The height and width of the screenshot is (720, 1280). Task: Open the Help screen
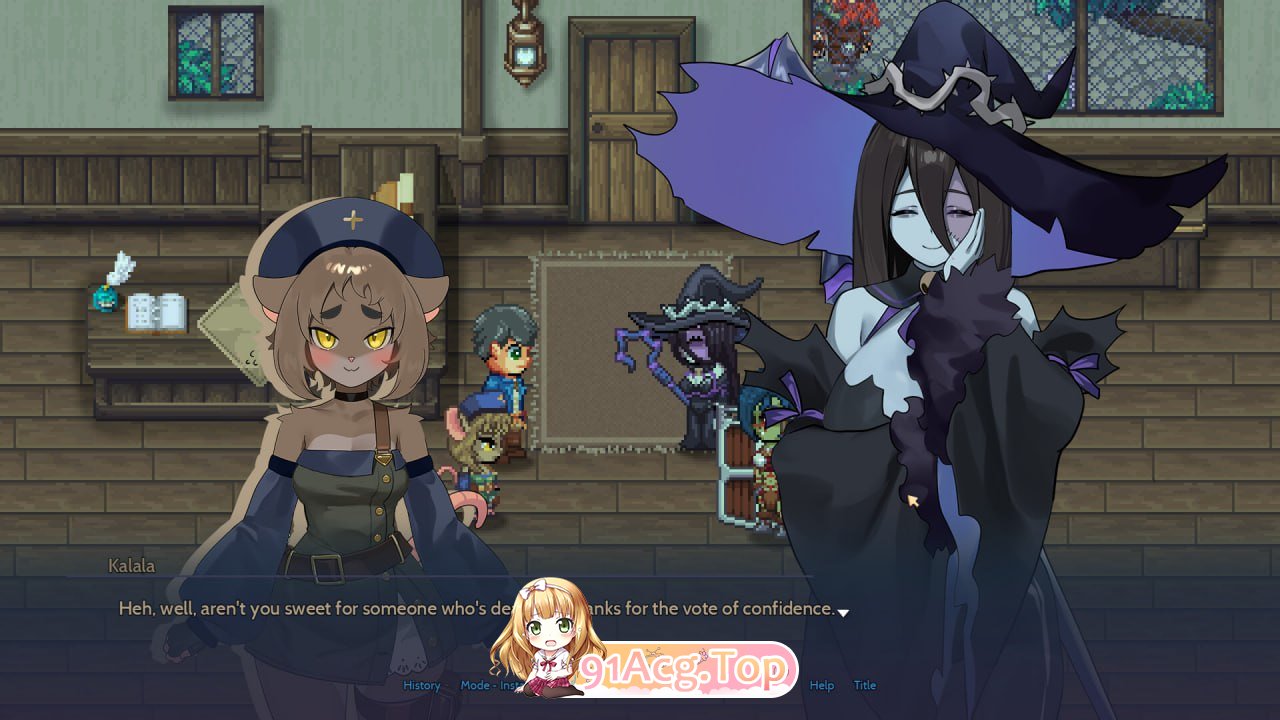(822, 686)
